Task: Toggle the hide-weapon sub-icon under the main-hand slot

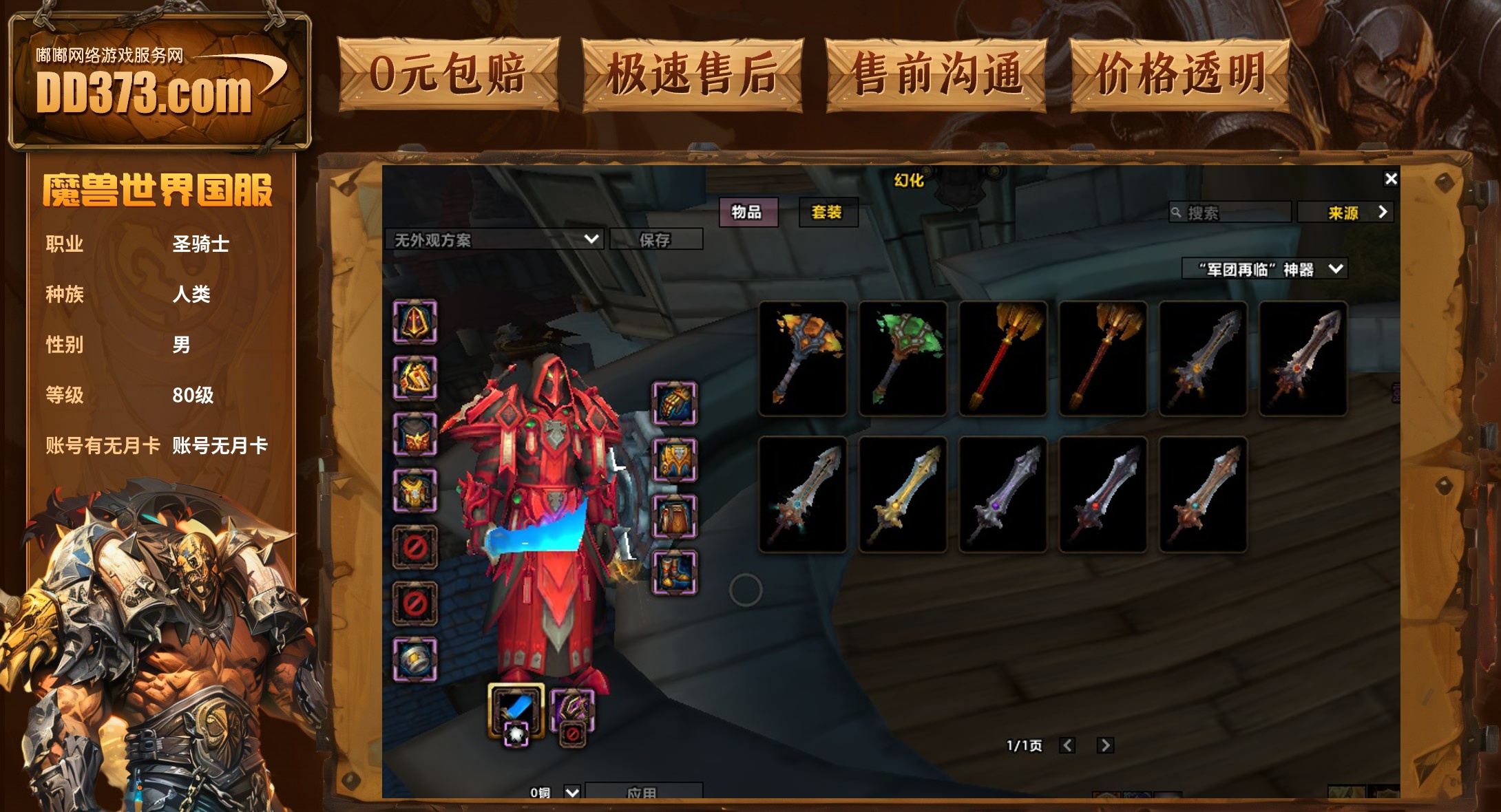Action: coord(515,735)
